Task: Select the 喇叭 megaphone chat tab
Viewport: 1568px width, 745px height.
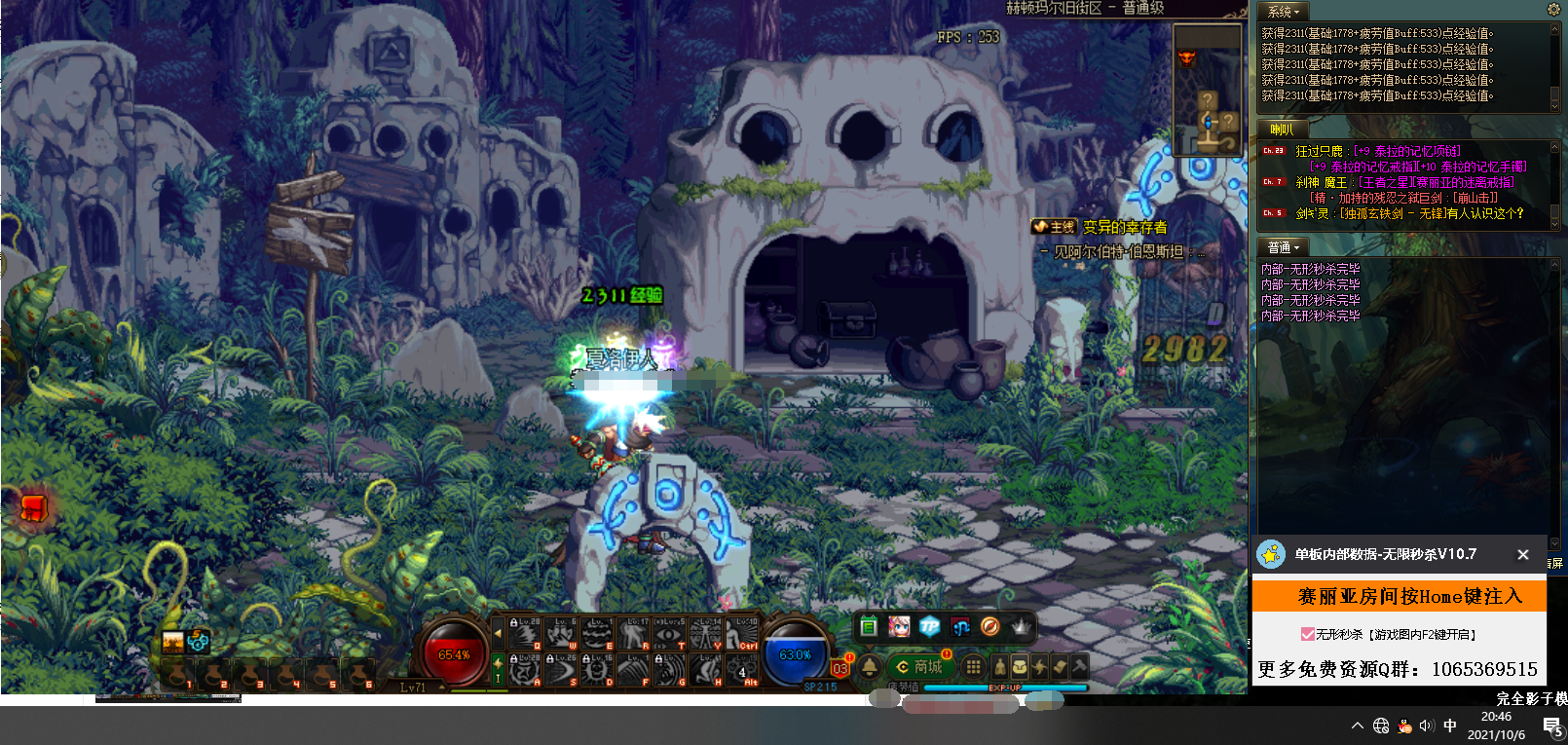Action: coord(1281,130)
